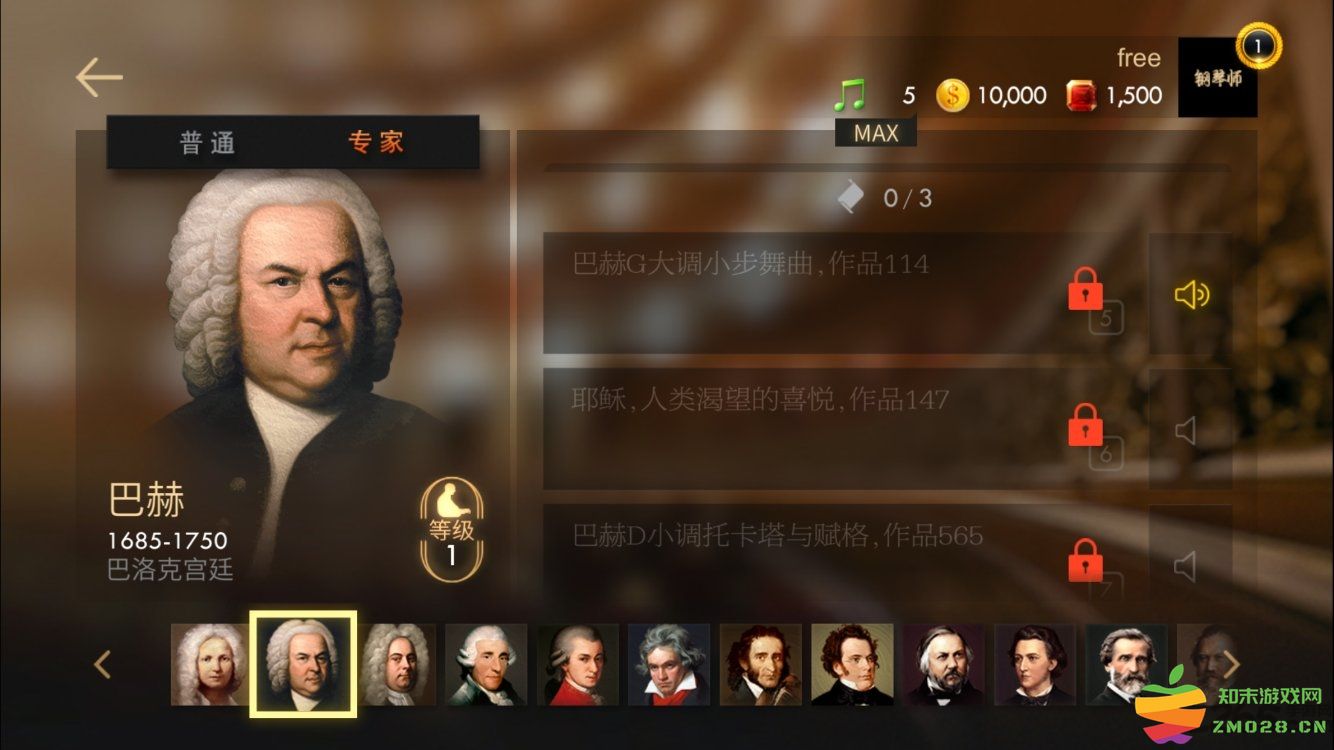Show more composers with the right arrow

1232,665
